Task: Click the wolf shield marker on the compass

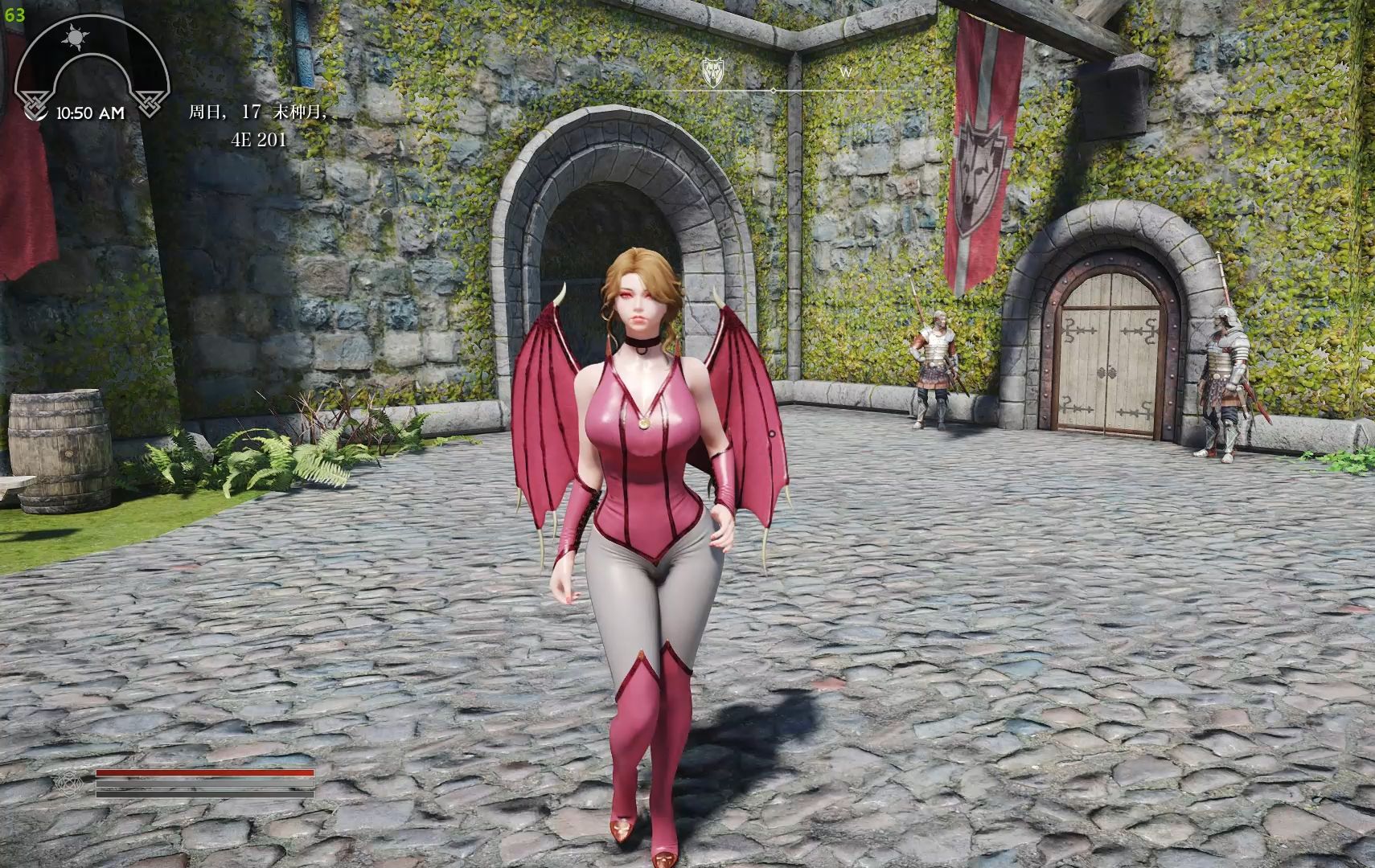Action: tap(712, 72)
